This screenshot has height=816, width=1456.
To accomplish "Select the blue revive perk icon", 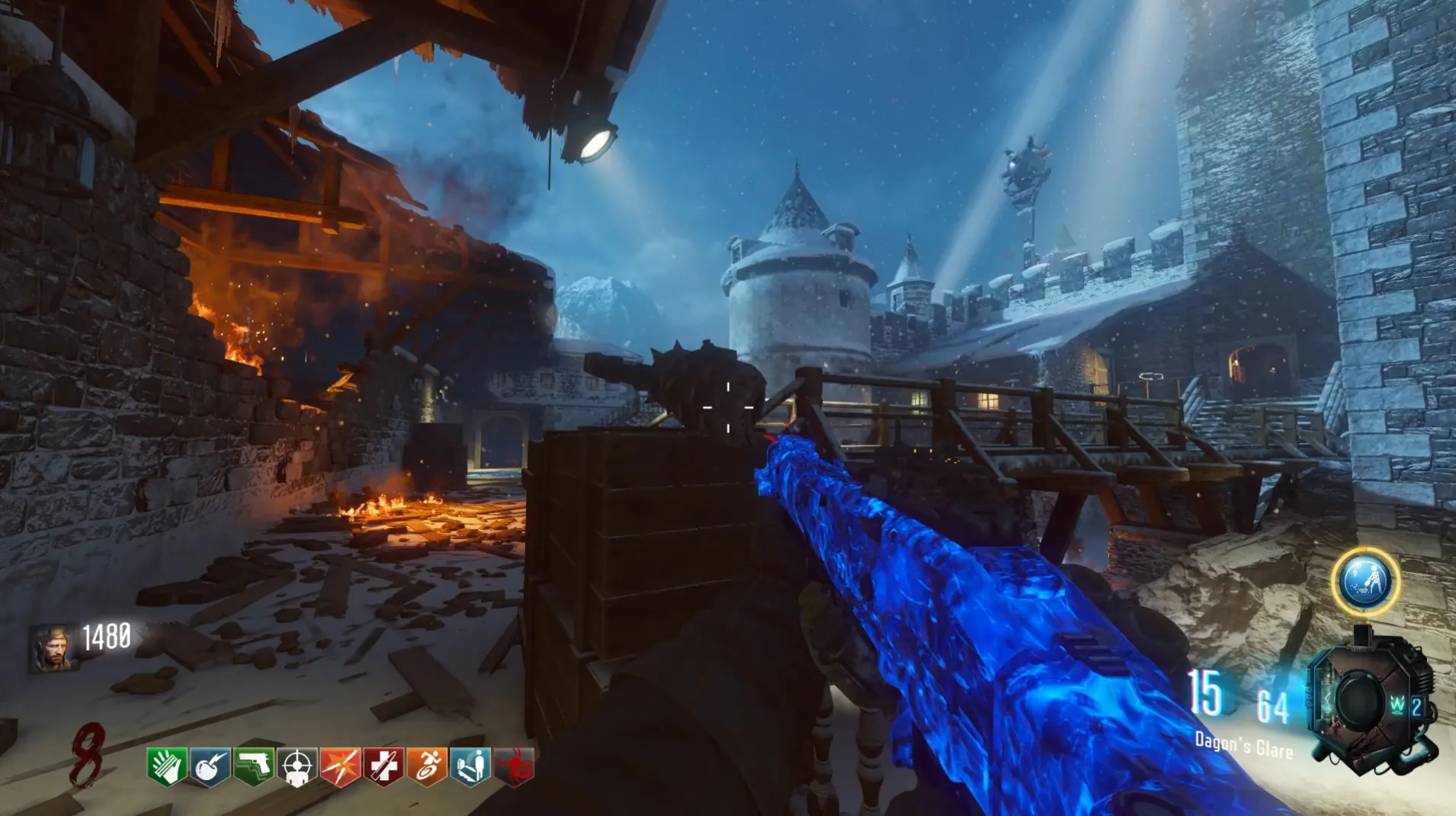I will (470, 765).
